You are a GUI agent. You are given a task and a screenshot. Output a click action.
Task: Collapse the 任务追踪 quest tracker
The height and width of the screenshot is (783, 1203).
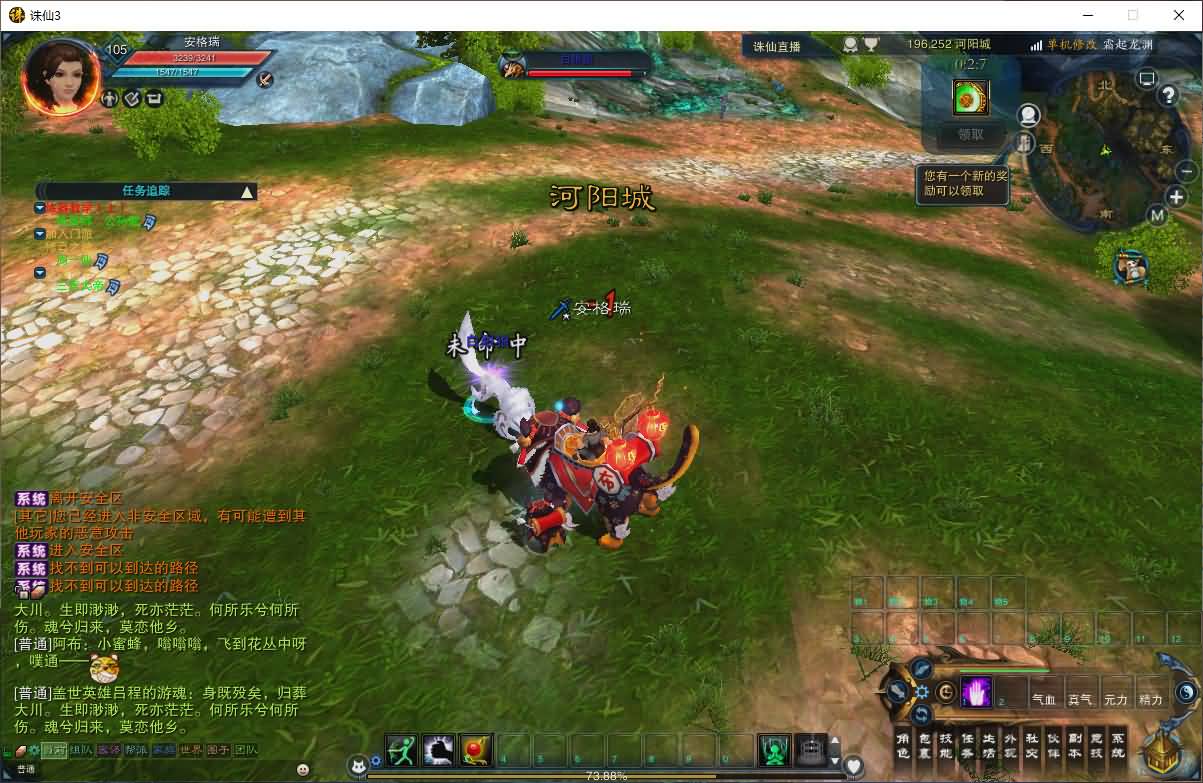(247, 191)
